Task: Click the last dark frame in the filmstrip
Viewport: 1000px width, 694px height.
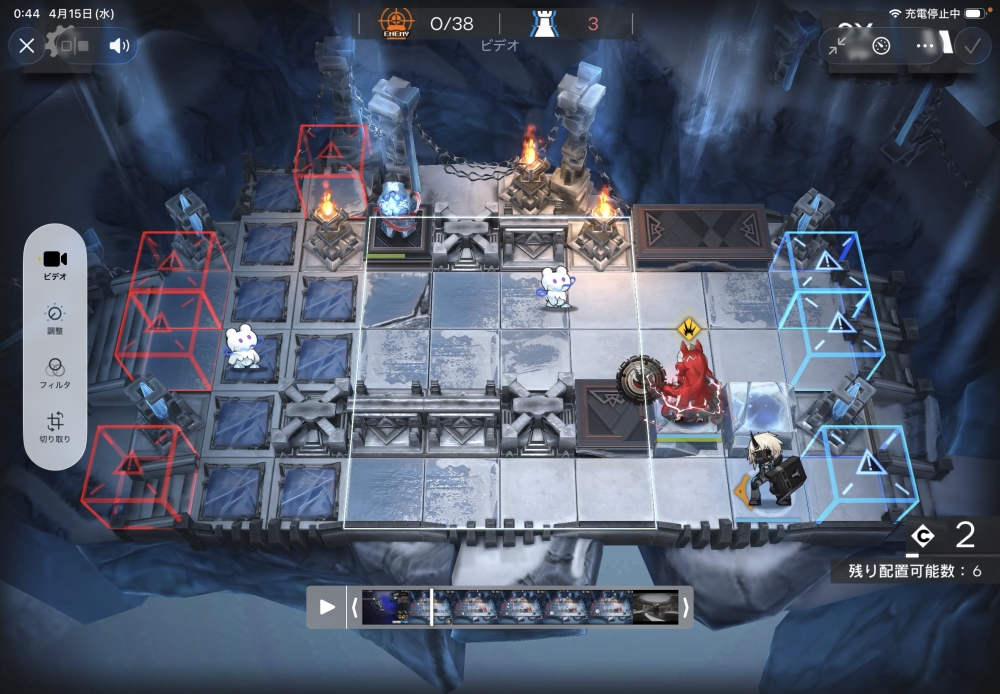Action: coord(655,607)
